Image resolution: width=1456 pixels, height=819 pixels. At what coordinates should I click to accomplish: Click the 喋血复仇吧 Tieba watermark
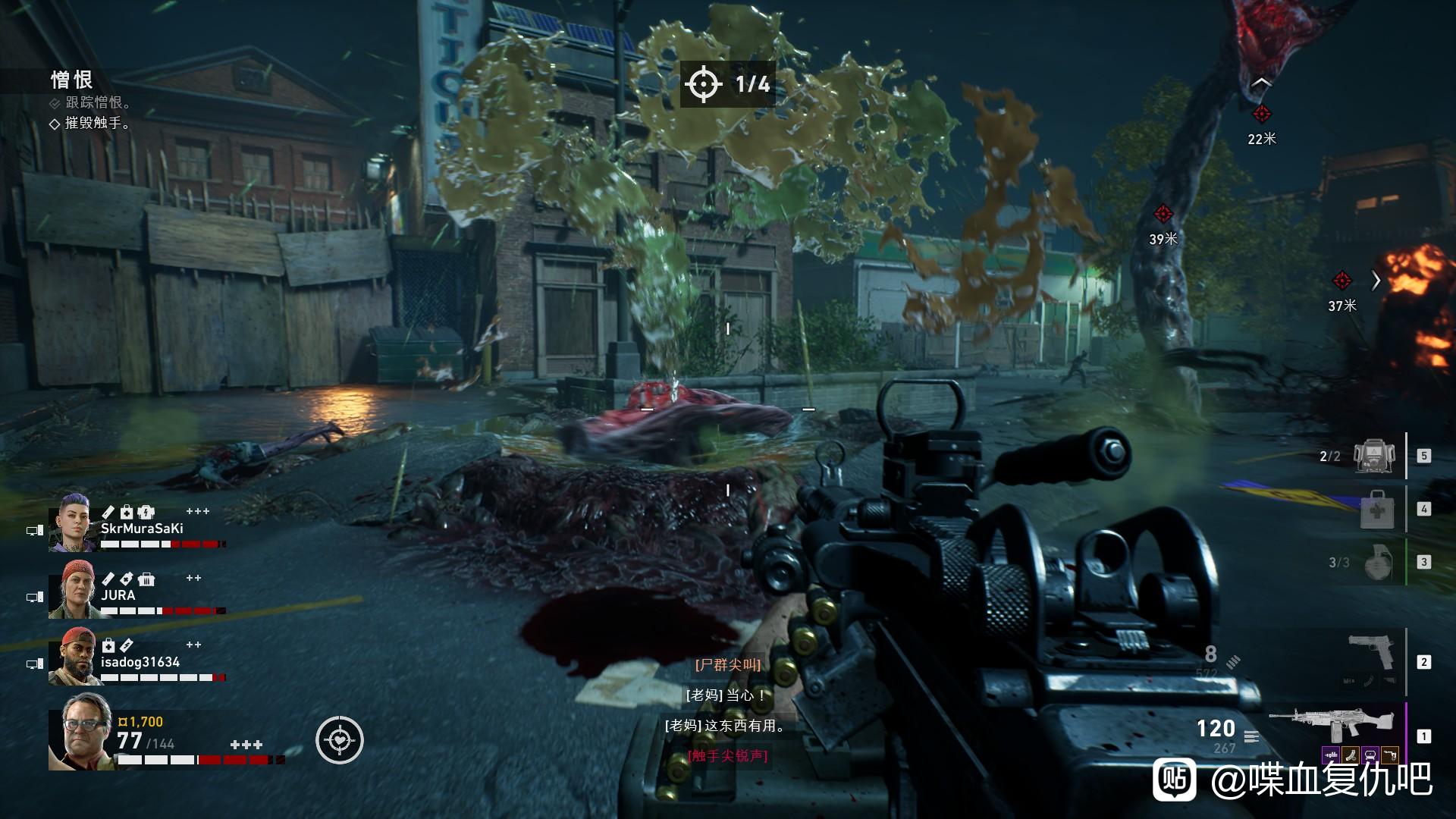tap(1292, 779)
